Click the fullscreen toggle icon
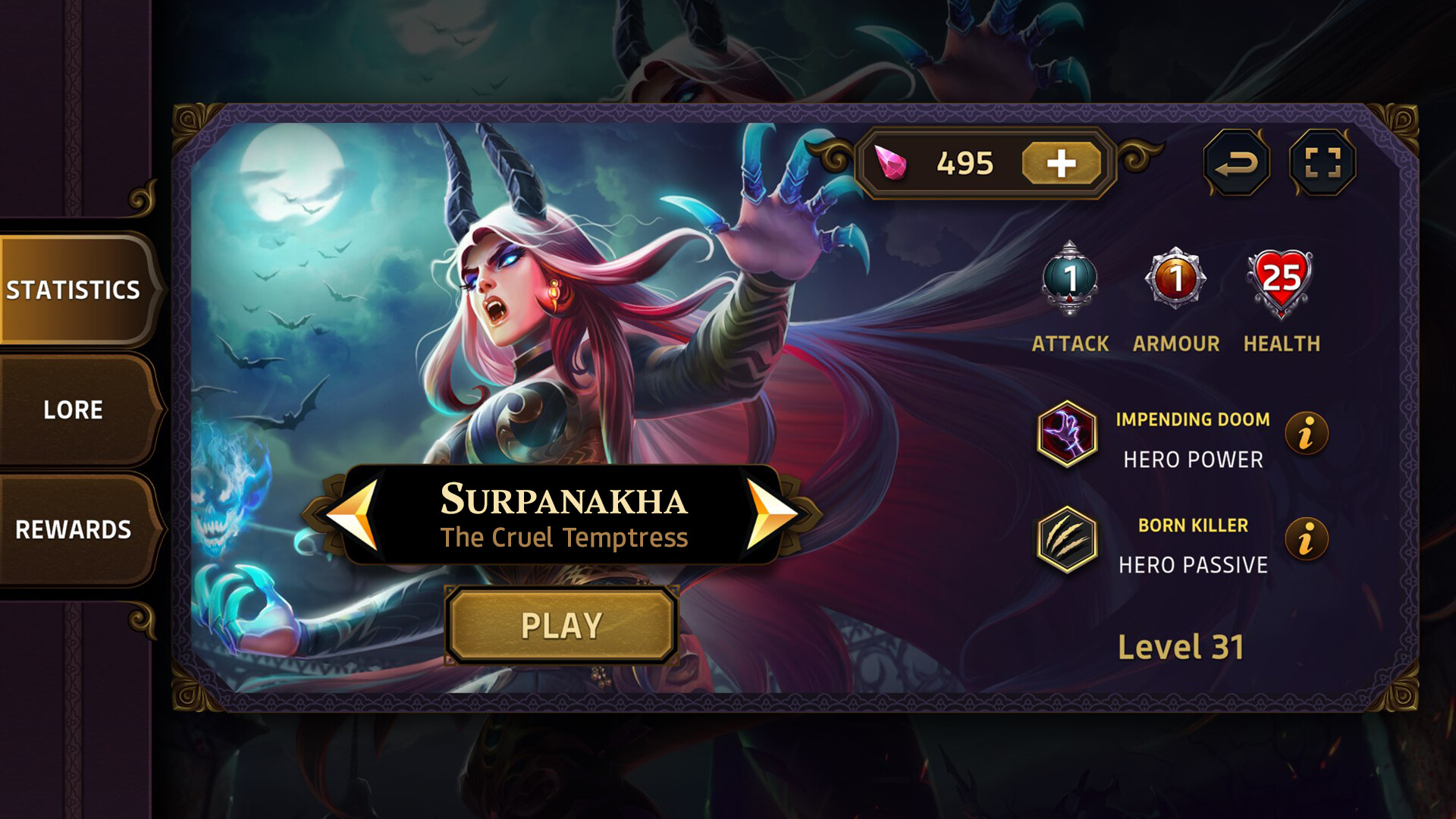 click(1322, 162)
